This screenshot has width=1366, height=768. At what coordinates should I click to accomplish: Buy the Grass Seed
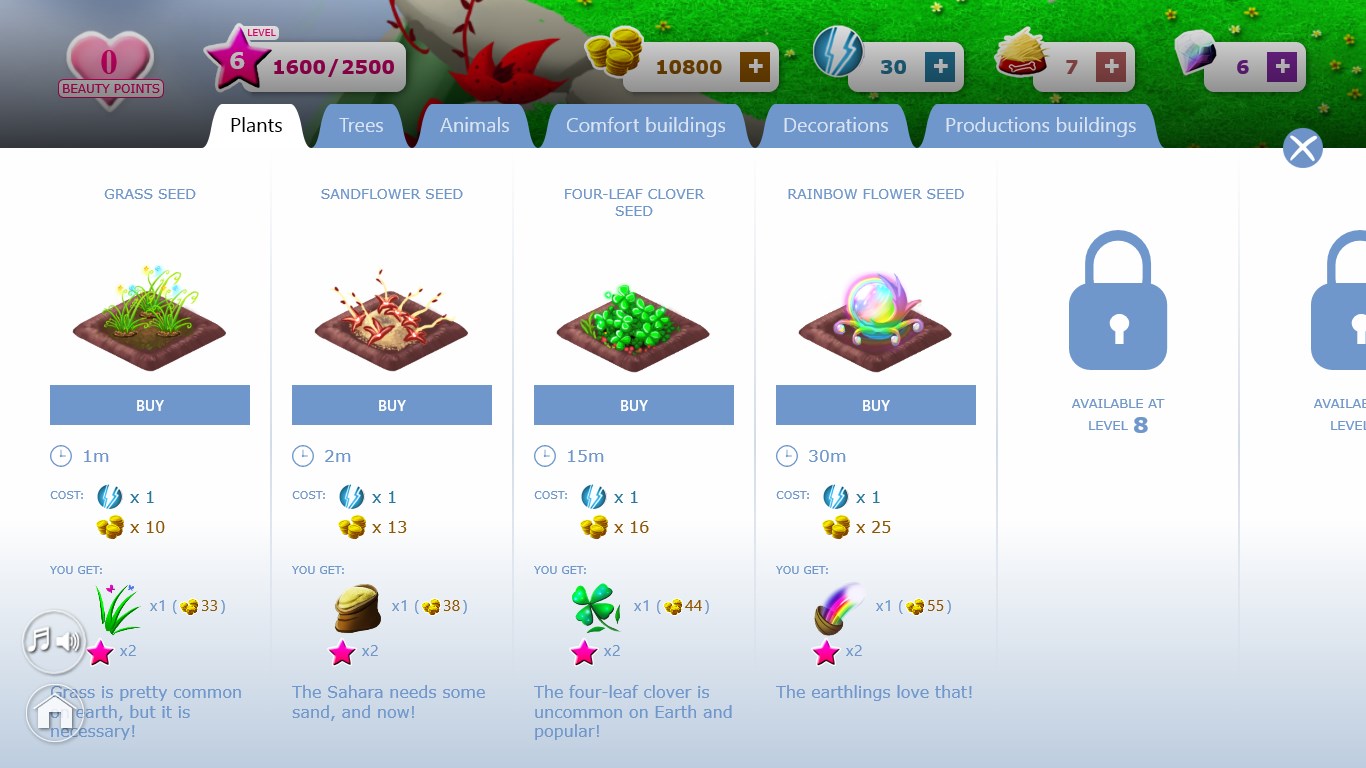[x=150, y=405]
